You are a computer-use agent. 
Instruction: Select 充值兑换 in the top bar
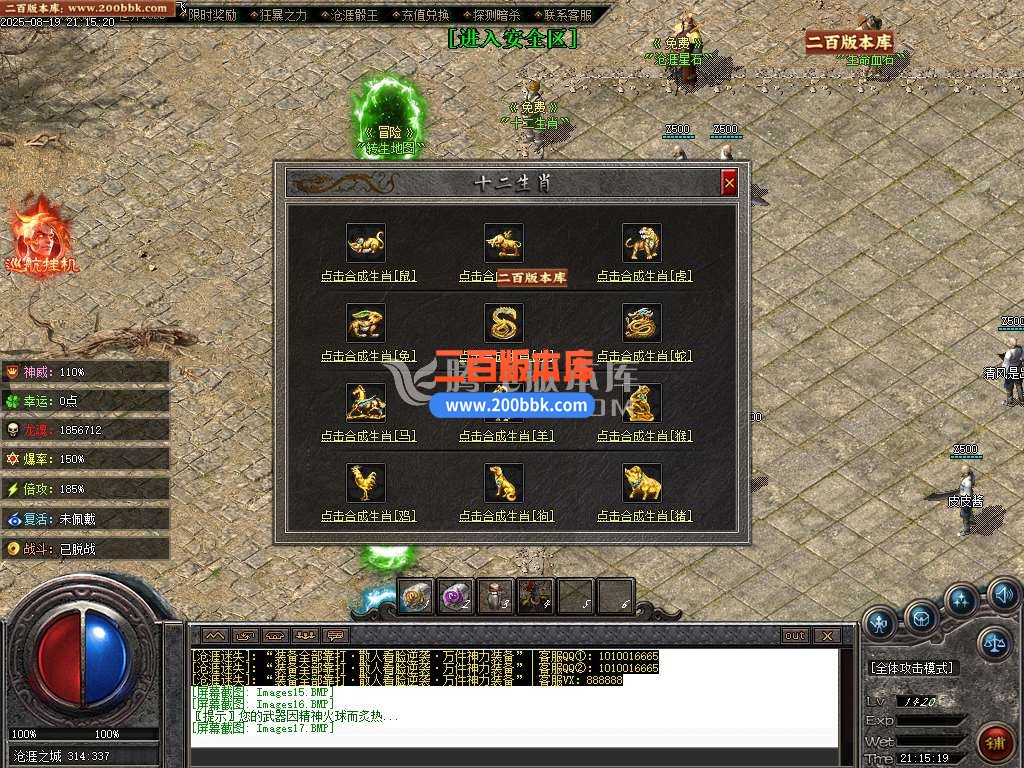pyautogui.click(x=425, y=15)
